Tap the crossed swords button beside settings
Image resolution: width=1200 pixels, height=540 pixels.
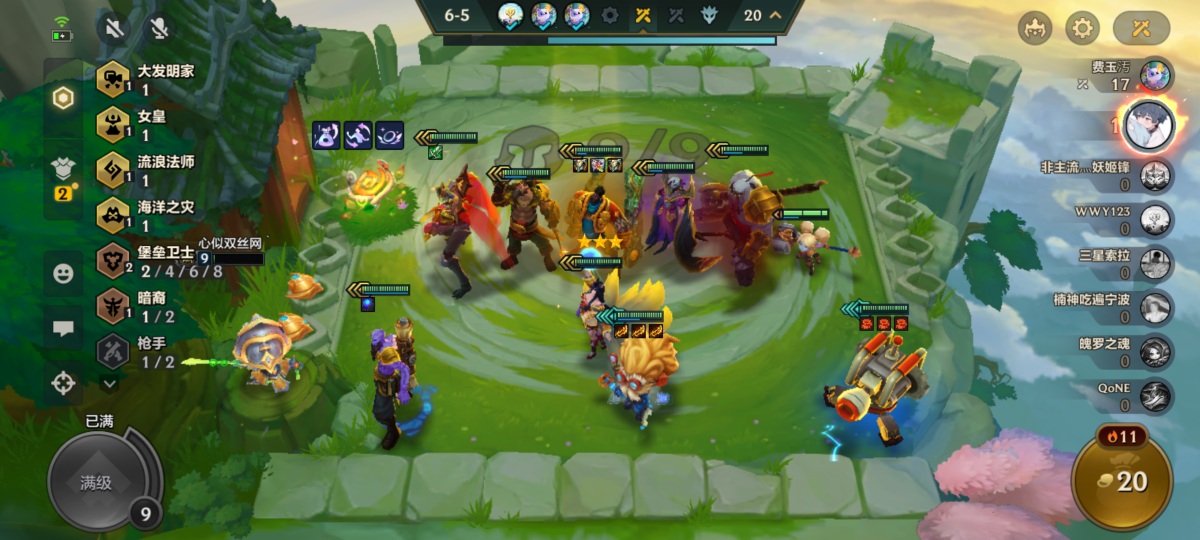pyautogui.click(x=1141, y=28)
